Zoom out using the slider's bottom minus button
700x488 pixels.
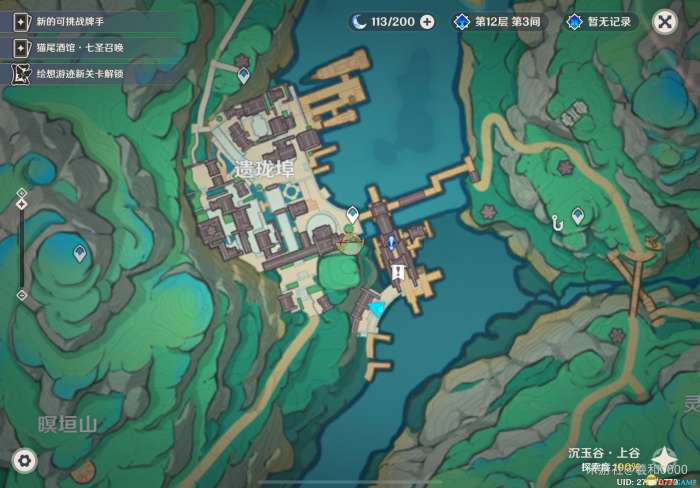click(x=22, y=295)
